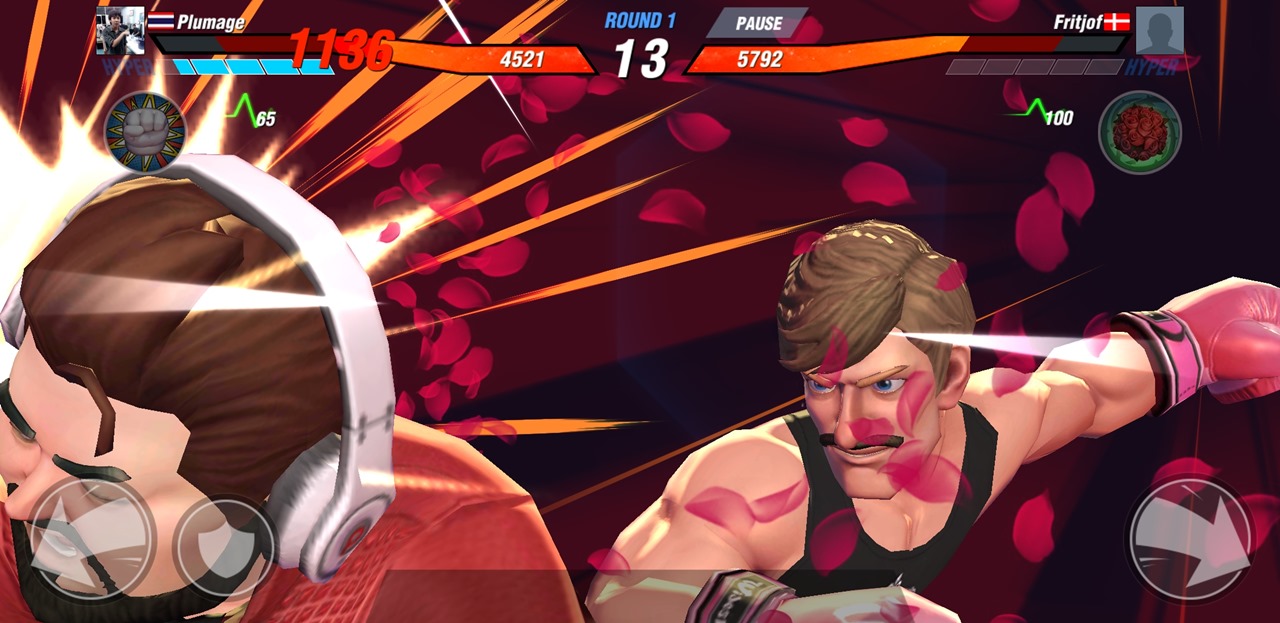Screen dimensions: 1280x623
Task: Open Plumage's player avatar
Action: tap(120, 31)
